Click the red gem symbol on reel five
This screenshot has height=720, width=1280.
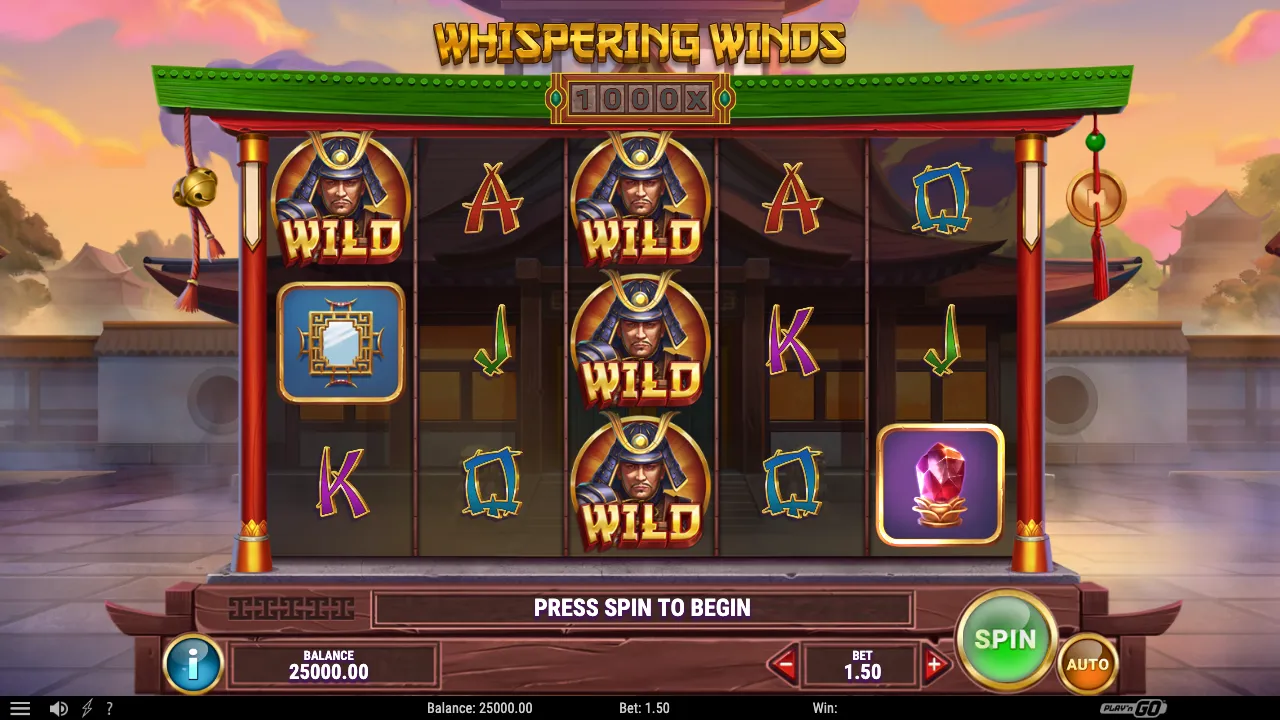(x=939, y=485)
